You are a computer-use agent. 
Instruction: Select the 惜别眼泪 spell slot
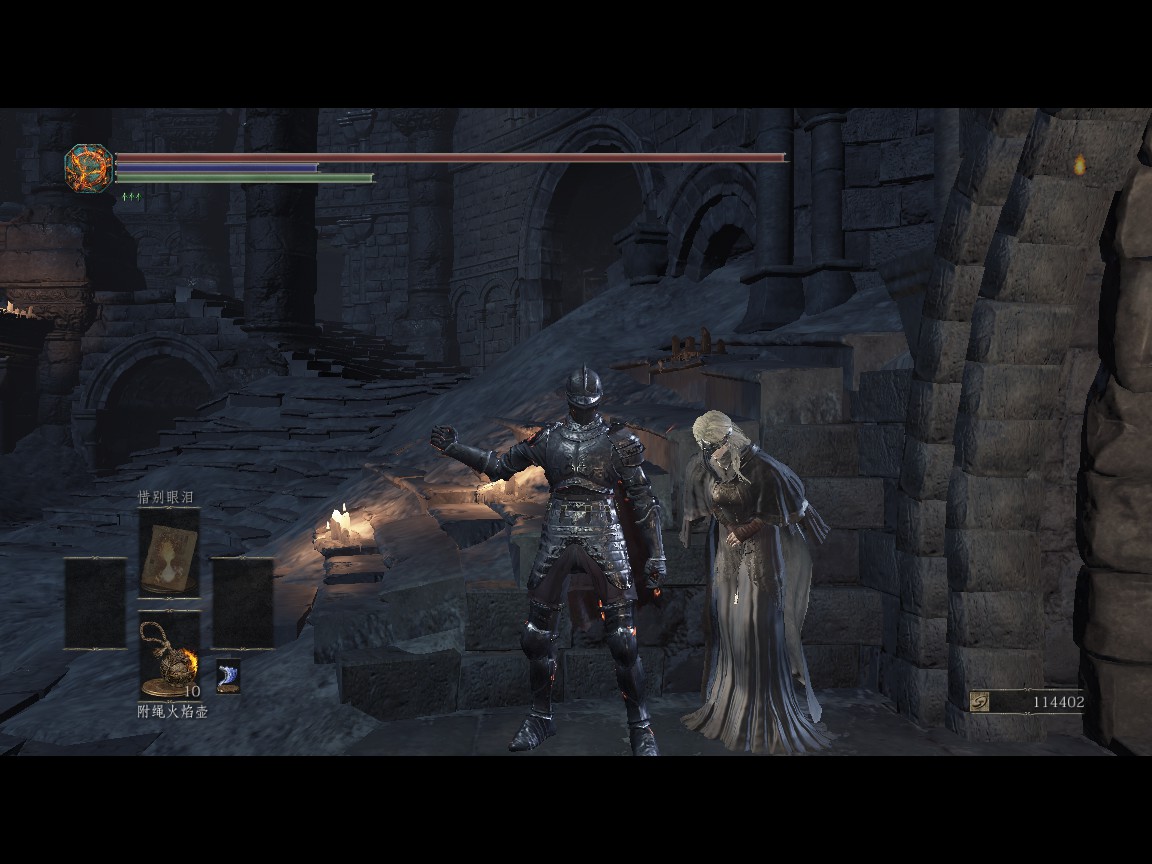[x=168, y=553]
